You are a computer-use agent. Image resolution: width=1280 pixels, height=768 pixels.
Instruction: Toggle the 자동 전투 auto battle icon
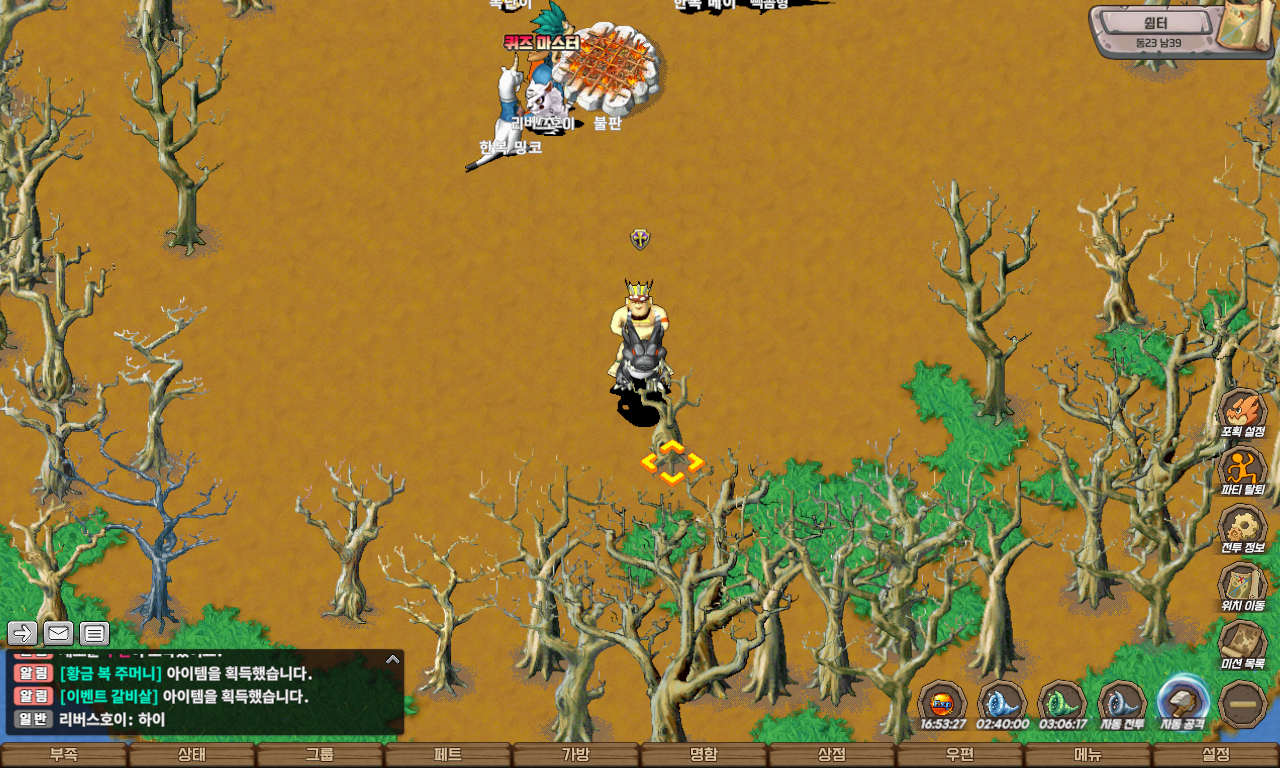click(1122, 702)
